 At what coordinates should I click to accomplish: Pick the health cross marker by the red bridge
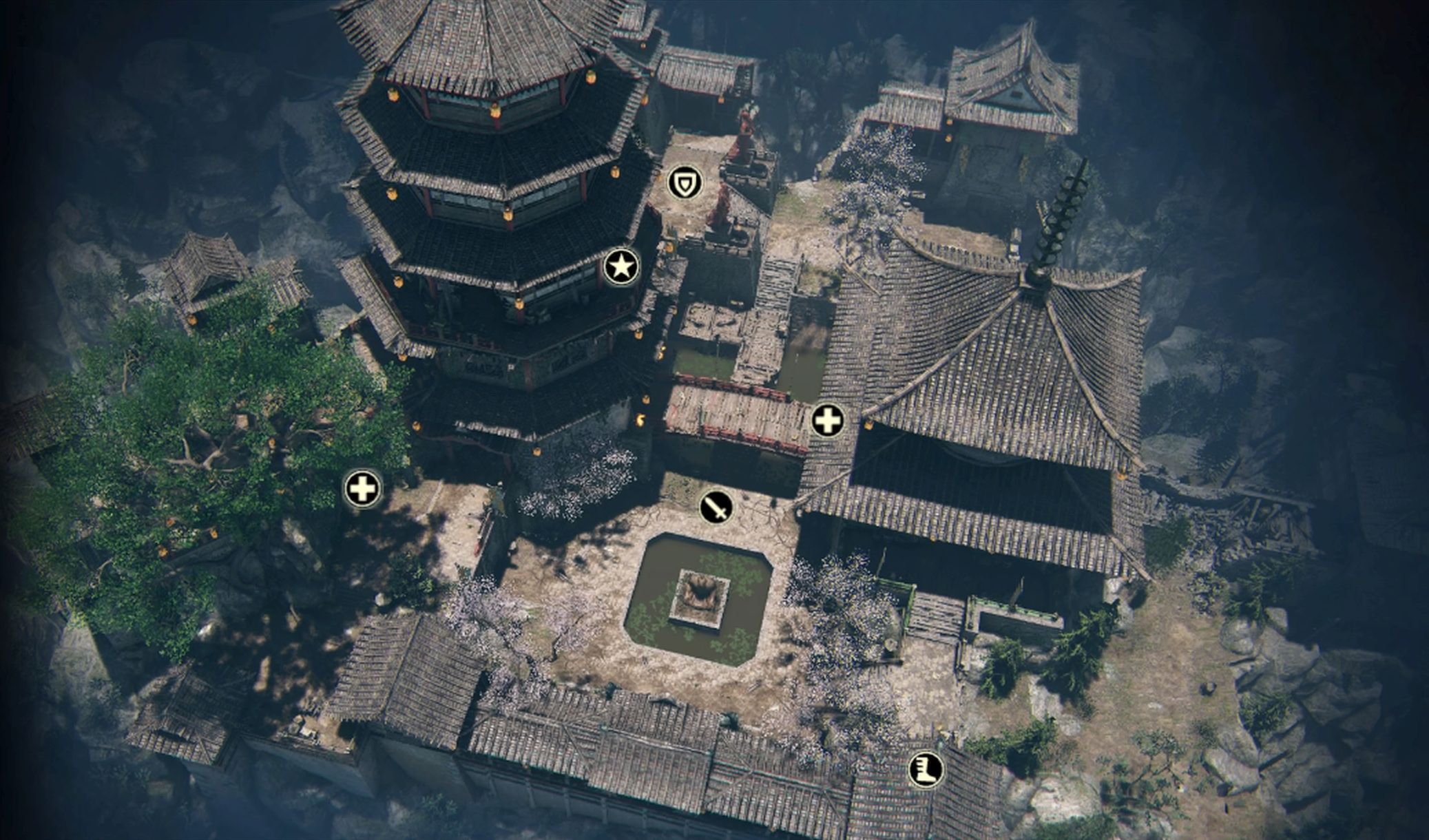coord(827,421)
